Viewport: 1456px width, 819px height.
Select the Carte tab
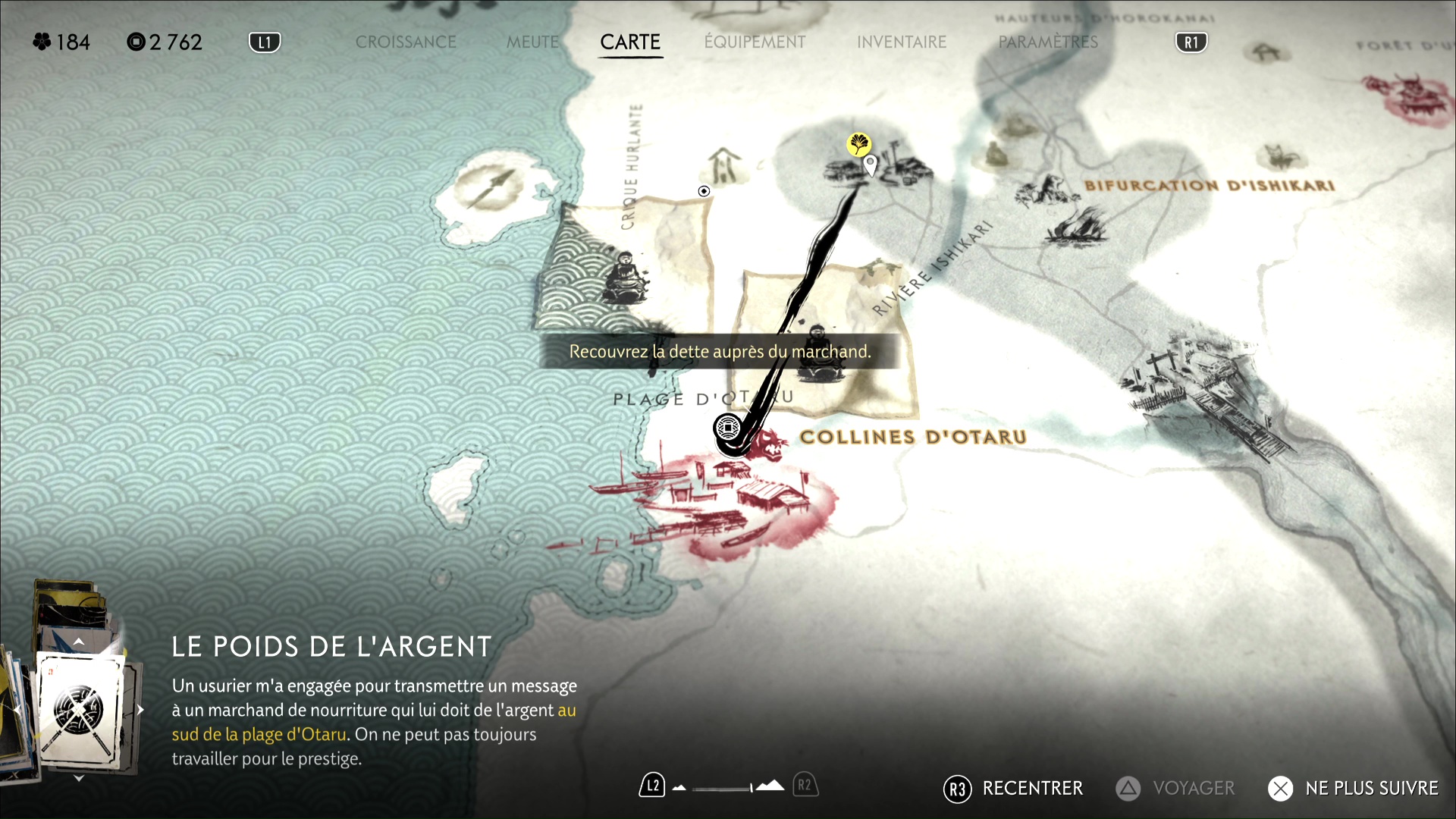(x=630, y=42)
